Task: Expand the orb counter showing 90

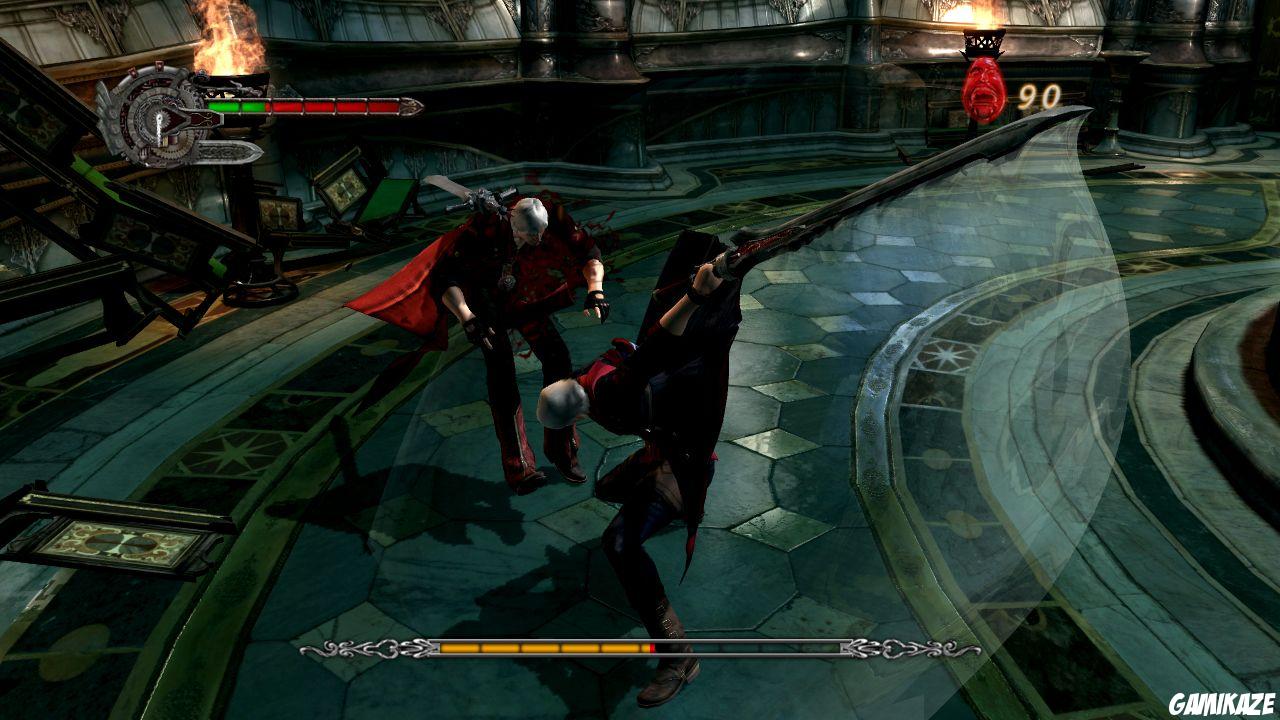Action: [1041, 98]
